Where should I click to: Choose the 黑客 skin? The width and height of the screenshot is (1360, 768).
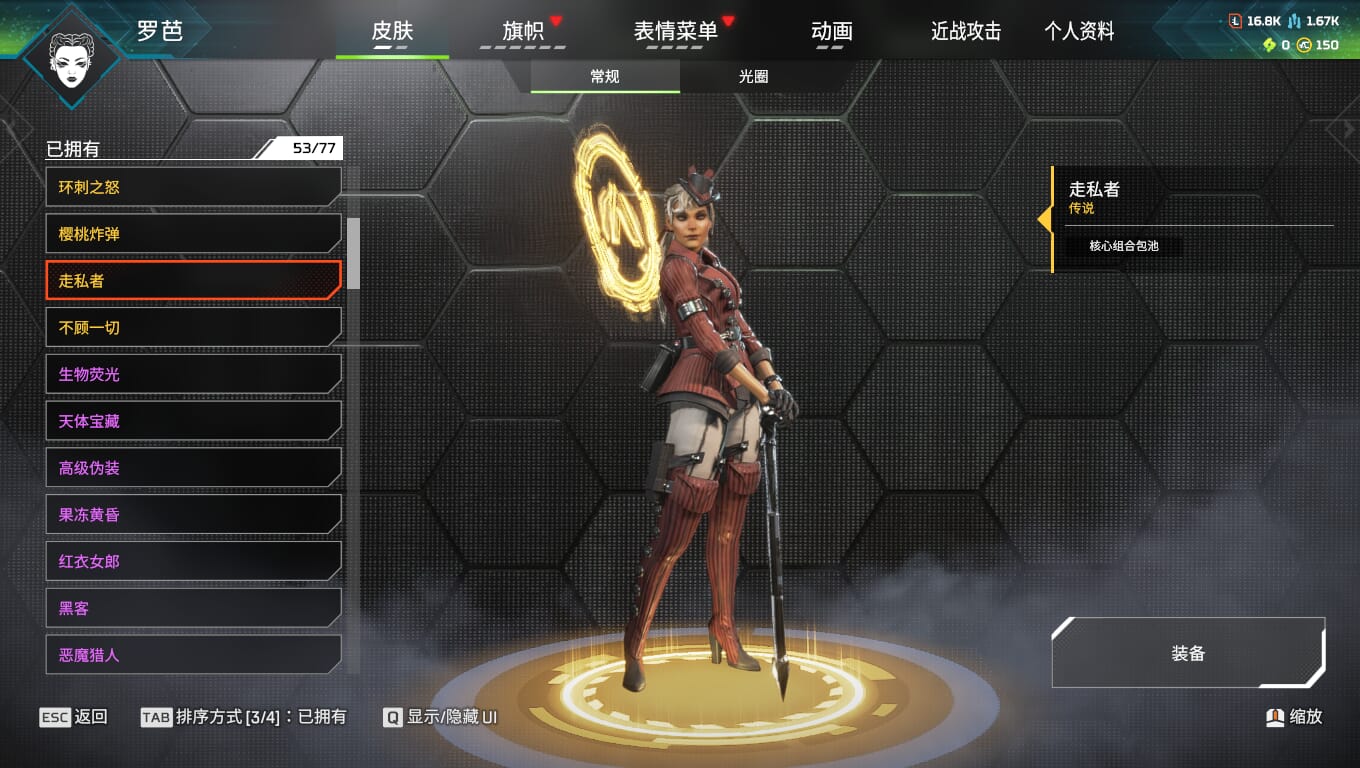click(193, 608)
